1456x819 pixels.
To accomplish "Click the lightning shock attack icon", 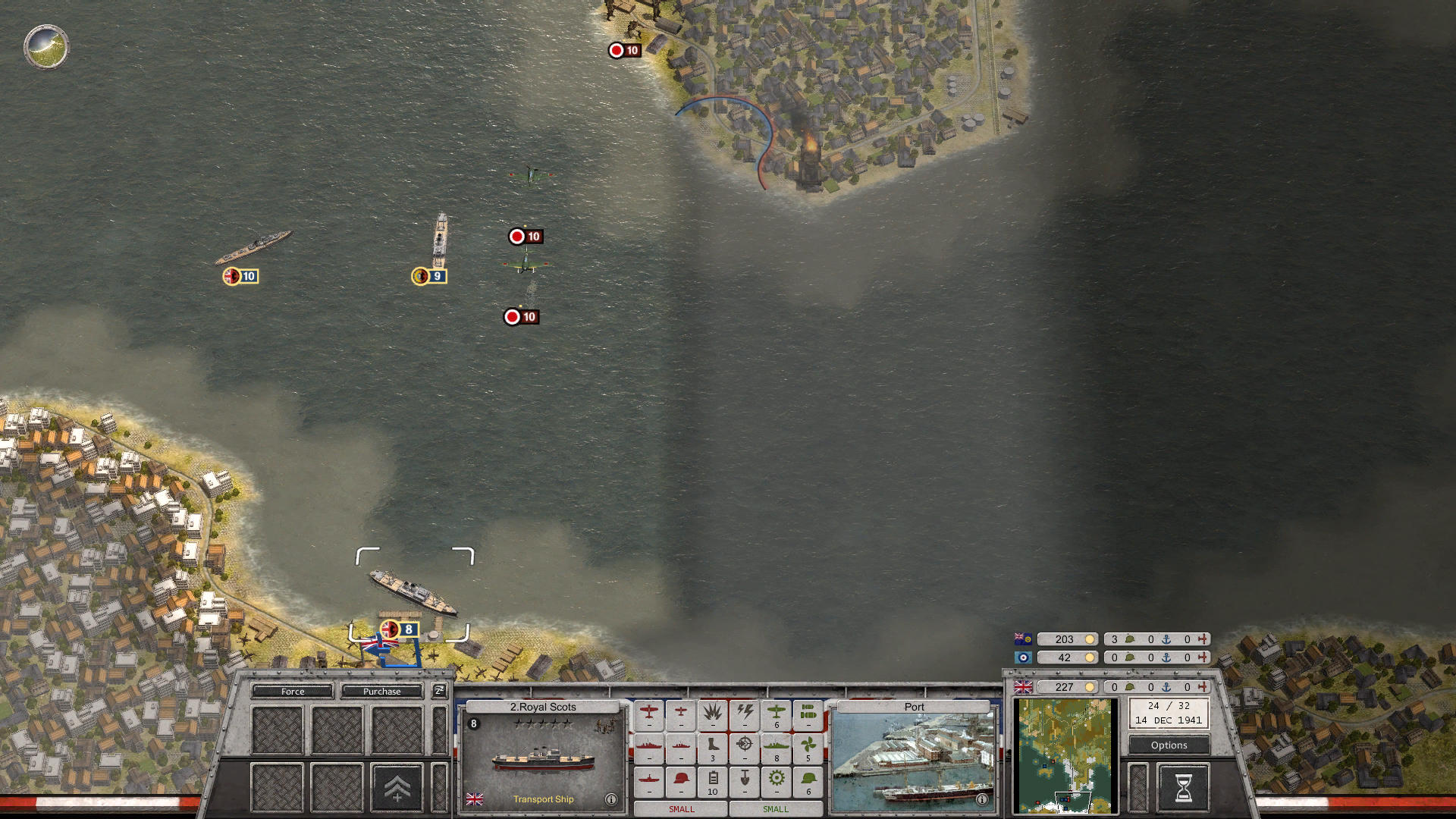I will click(x=745, y=713).
